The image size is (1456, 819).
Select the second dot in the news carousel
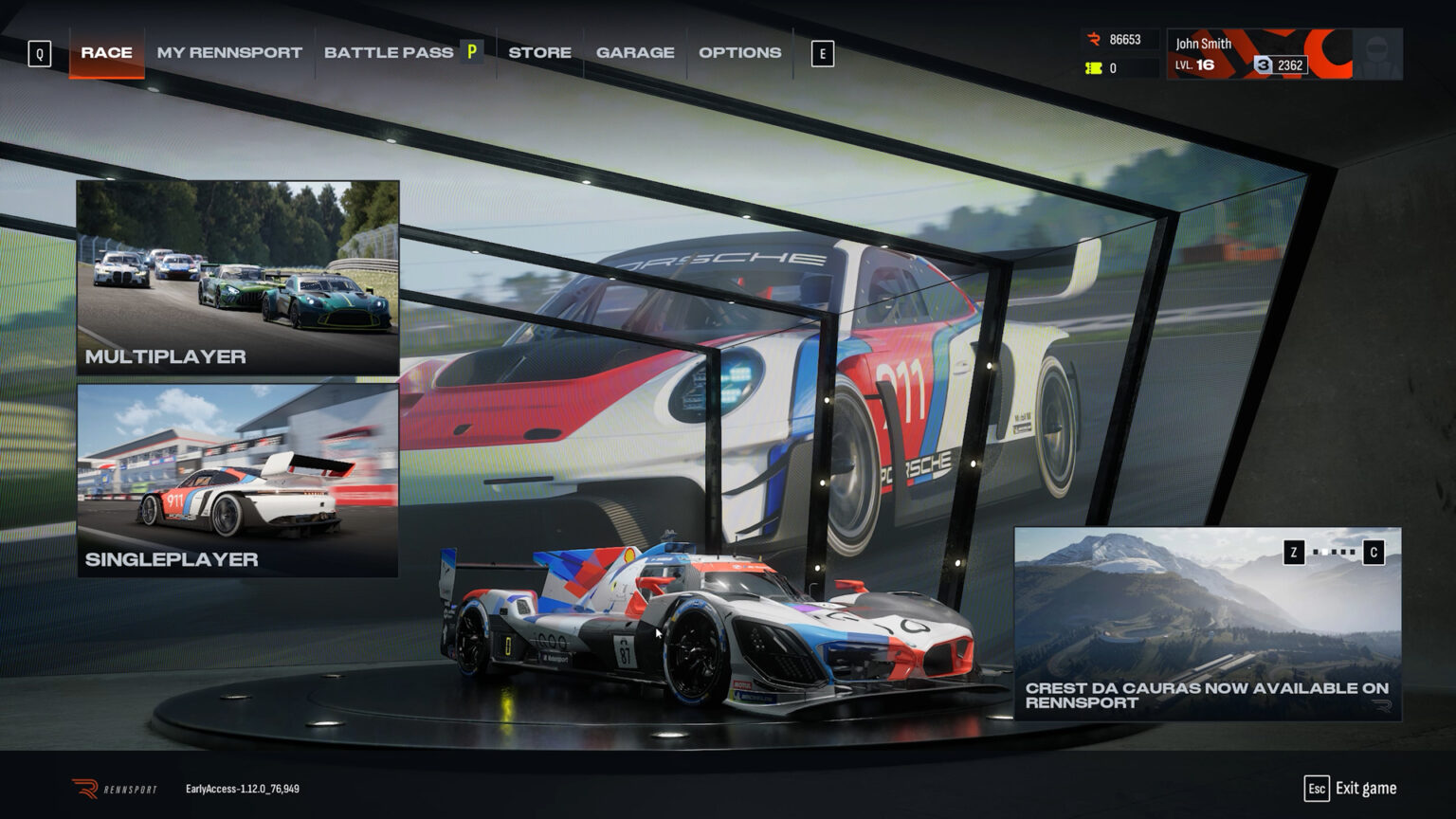(x=1324, y=552)
